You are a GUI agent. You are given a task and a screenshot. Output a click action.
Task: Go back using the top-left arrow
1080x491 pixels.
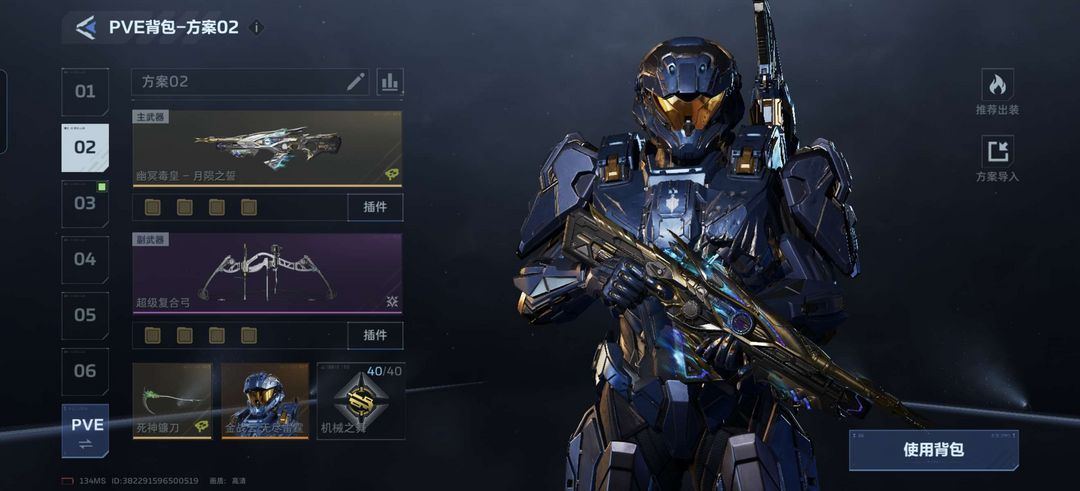point(86,28)
